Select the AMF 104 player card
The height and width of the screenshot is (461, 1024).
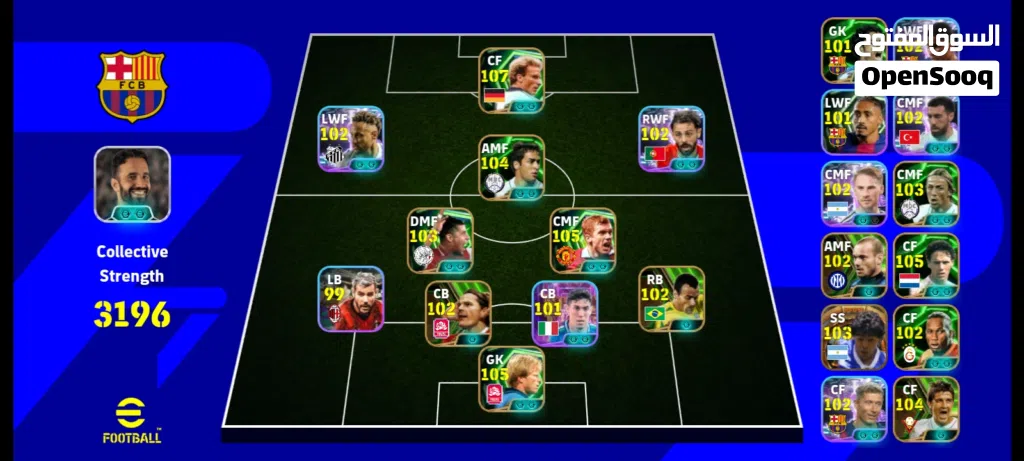coord(511,168)
